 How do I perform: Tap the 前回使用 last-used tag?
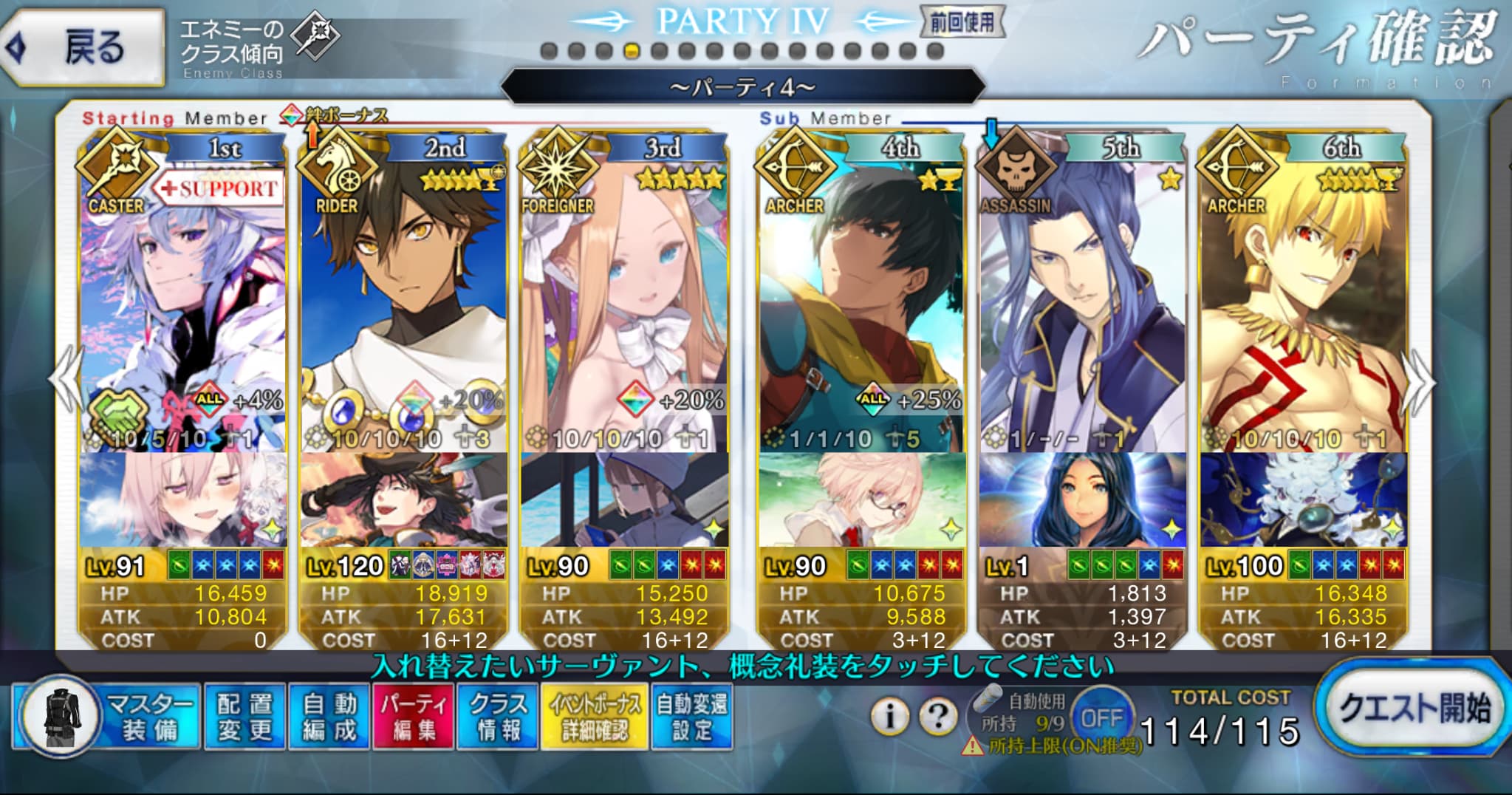pos(962,22)
